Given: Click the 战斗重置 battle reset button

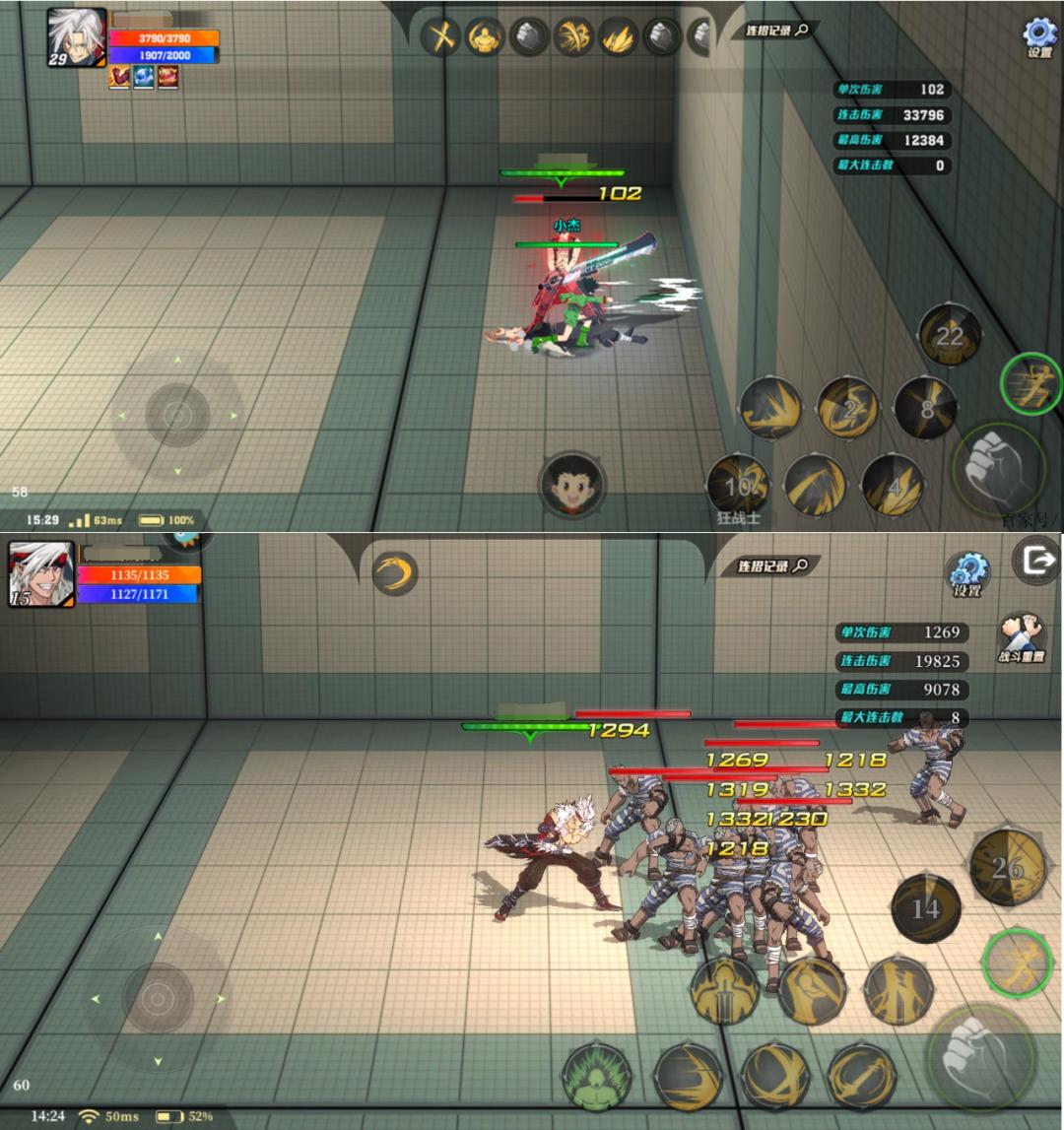Looking at the screenshot, I should [1022, 637].
